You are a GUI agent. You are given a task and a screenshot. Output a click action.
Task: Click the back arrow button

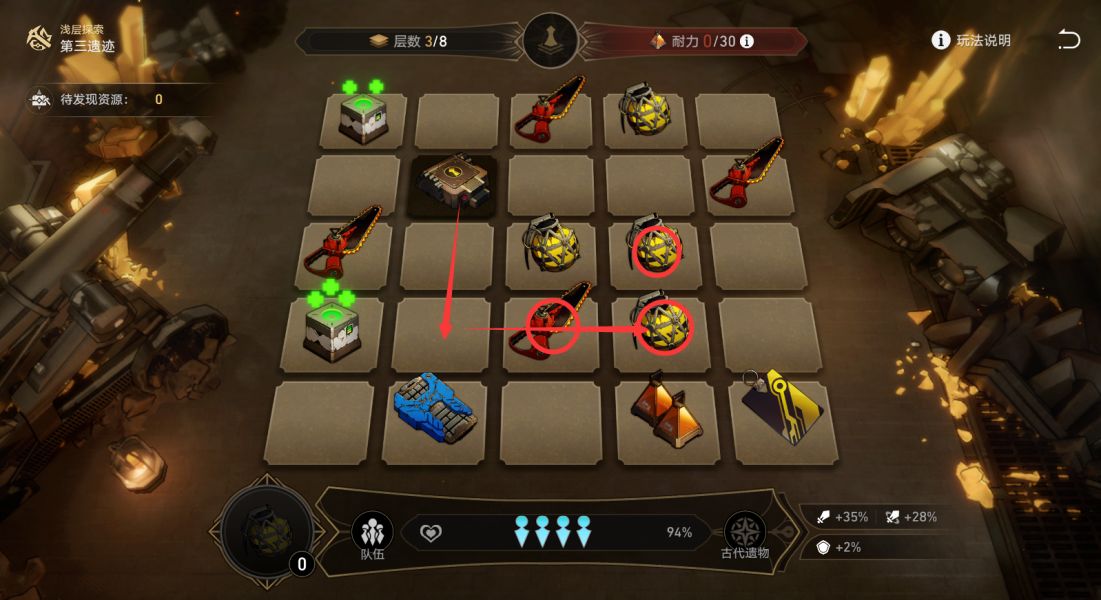click(1069, 40)
